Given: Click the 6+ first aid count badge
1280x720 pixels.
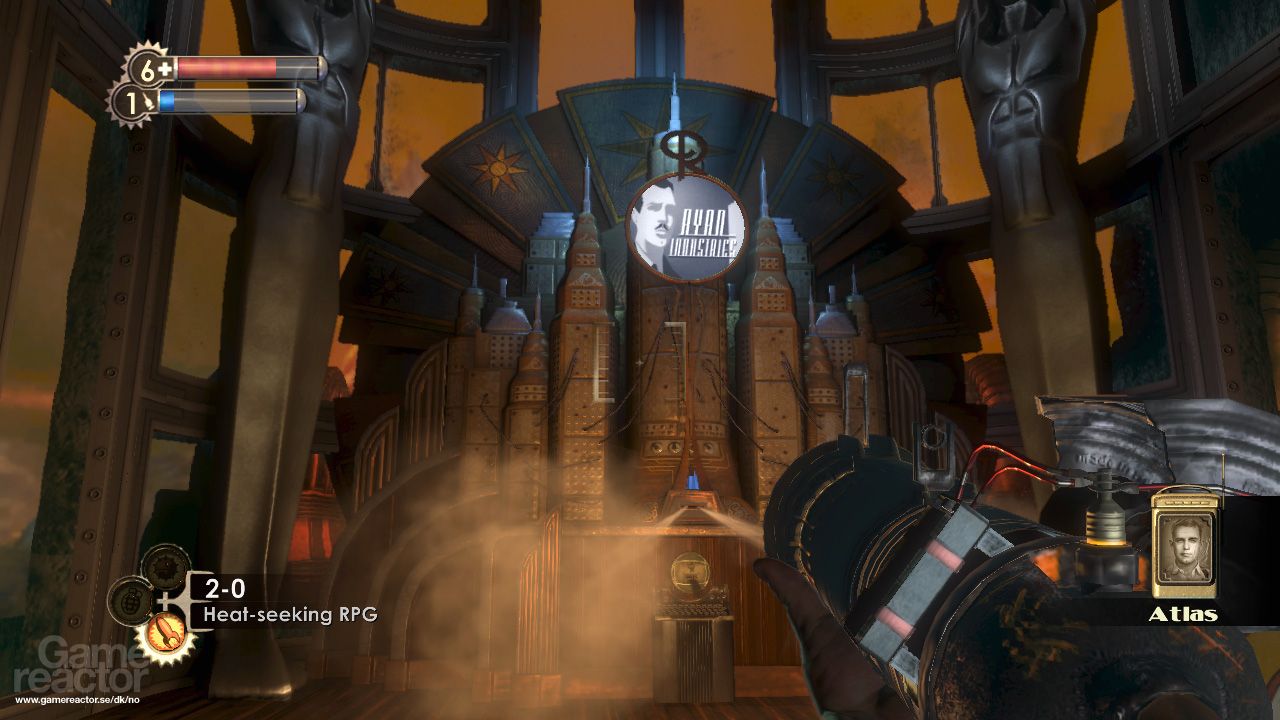Looking at the screenshot, I should tap(148, 70).
